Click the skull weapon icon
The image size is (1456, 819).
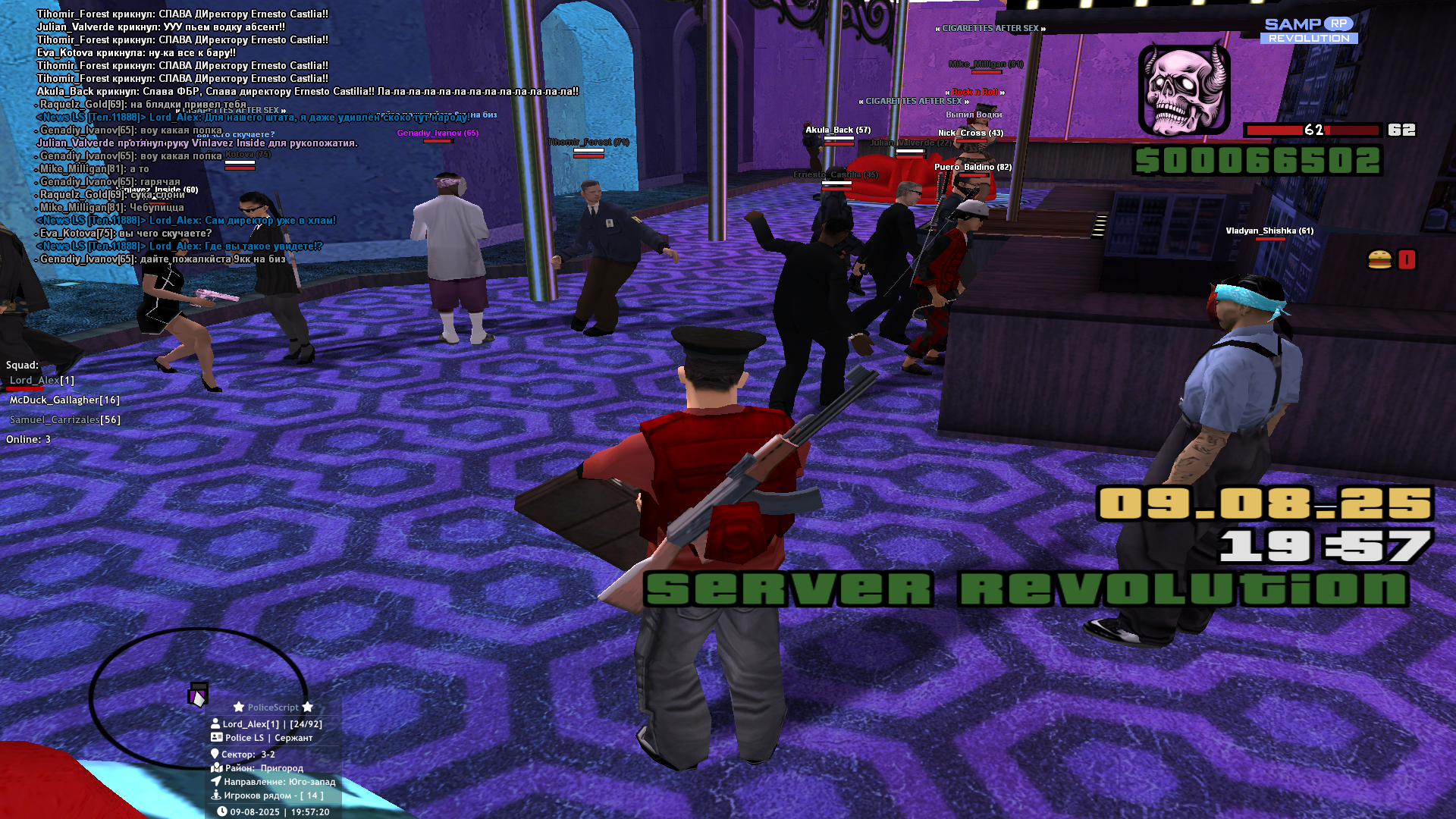coord(1184,90)
